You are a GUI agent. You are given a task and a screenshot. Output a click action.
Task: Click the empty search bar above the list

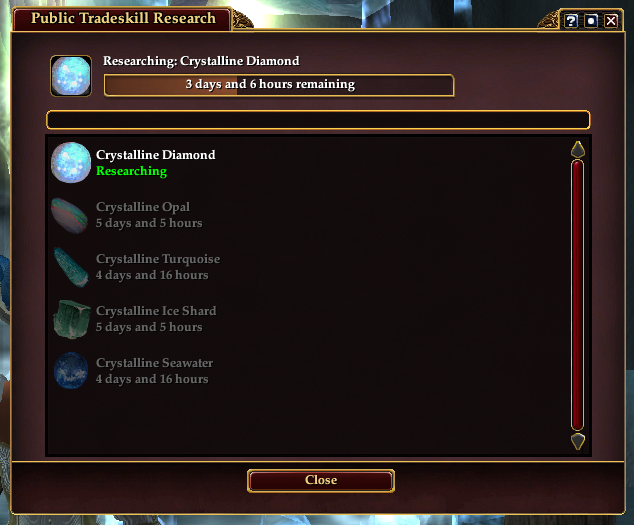(x=318, y=120)
